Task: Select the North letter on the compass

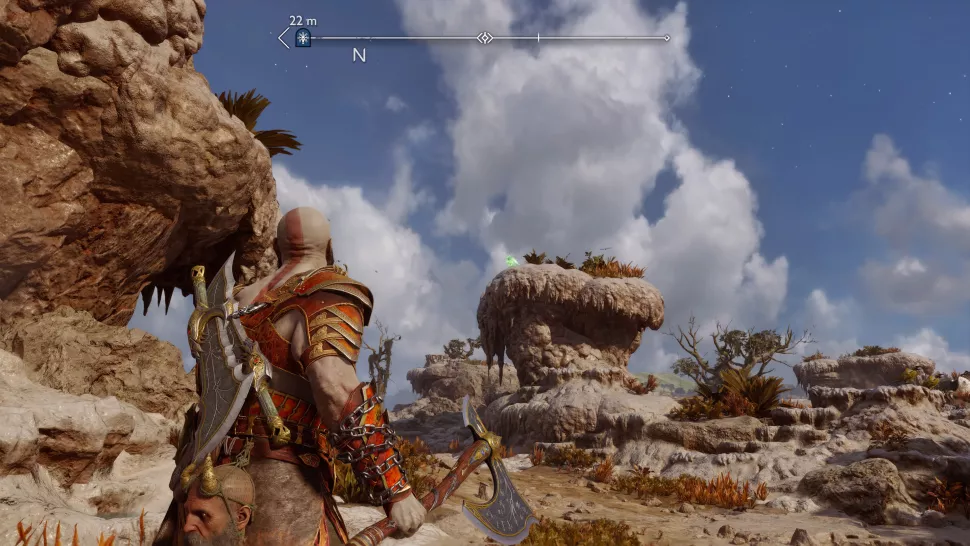Action: click(x=359, y=56)
